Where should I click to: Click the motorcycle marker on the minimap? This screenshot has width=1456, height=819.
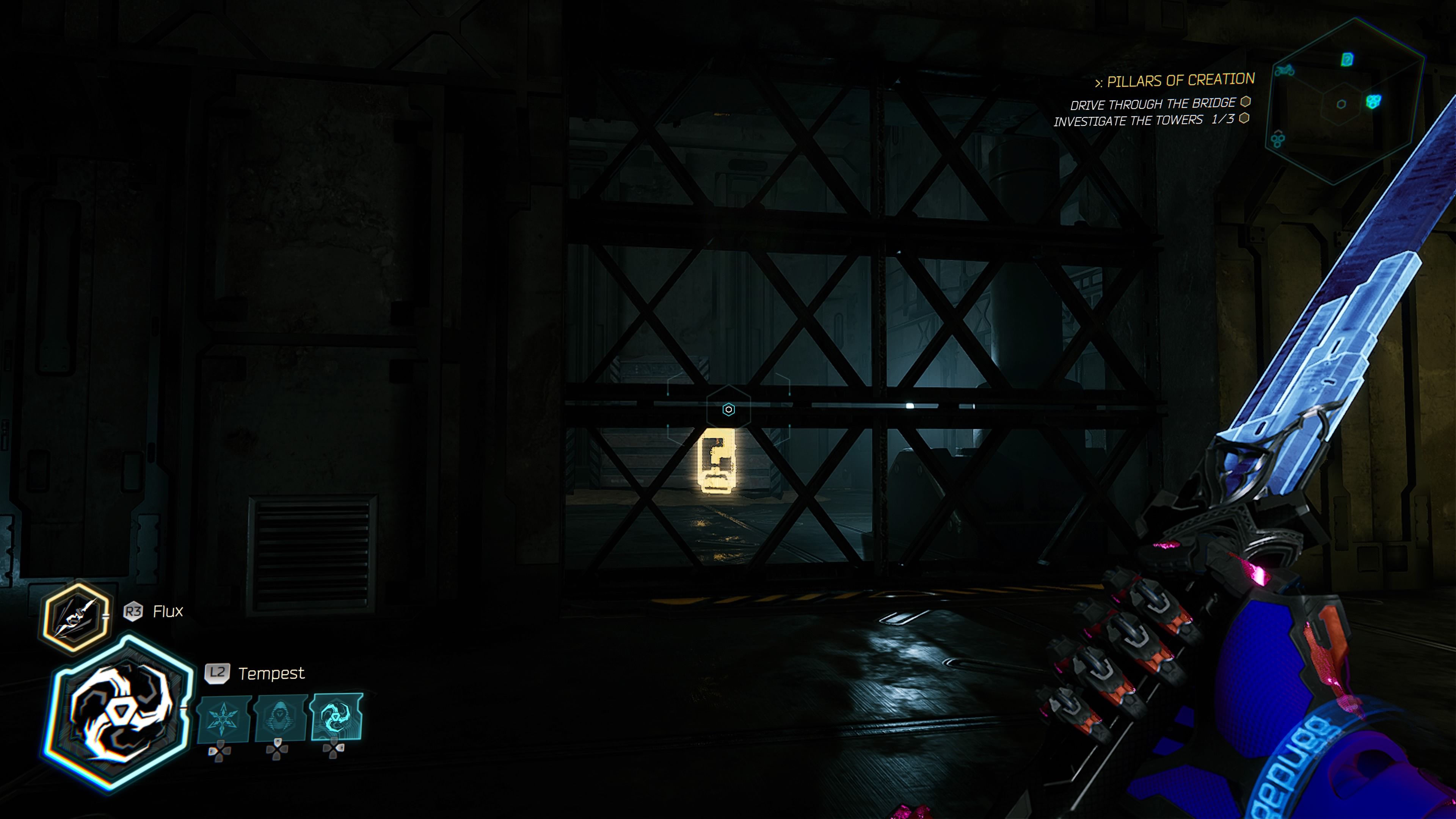(x=1285, y=71)
